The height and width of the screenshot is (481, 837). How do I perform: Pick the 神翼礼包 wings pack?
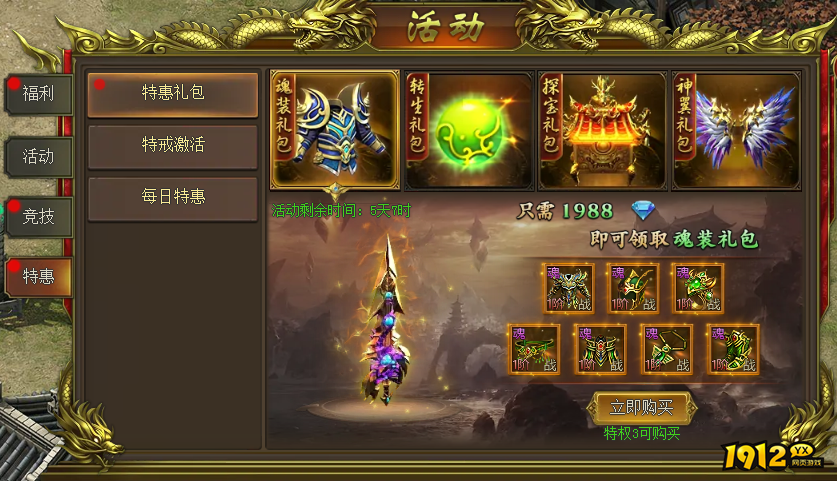(737, 130)
